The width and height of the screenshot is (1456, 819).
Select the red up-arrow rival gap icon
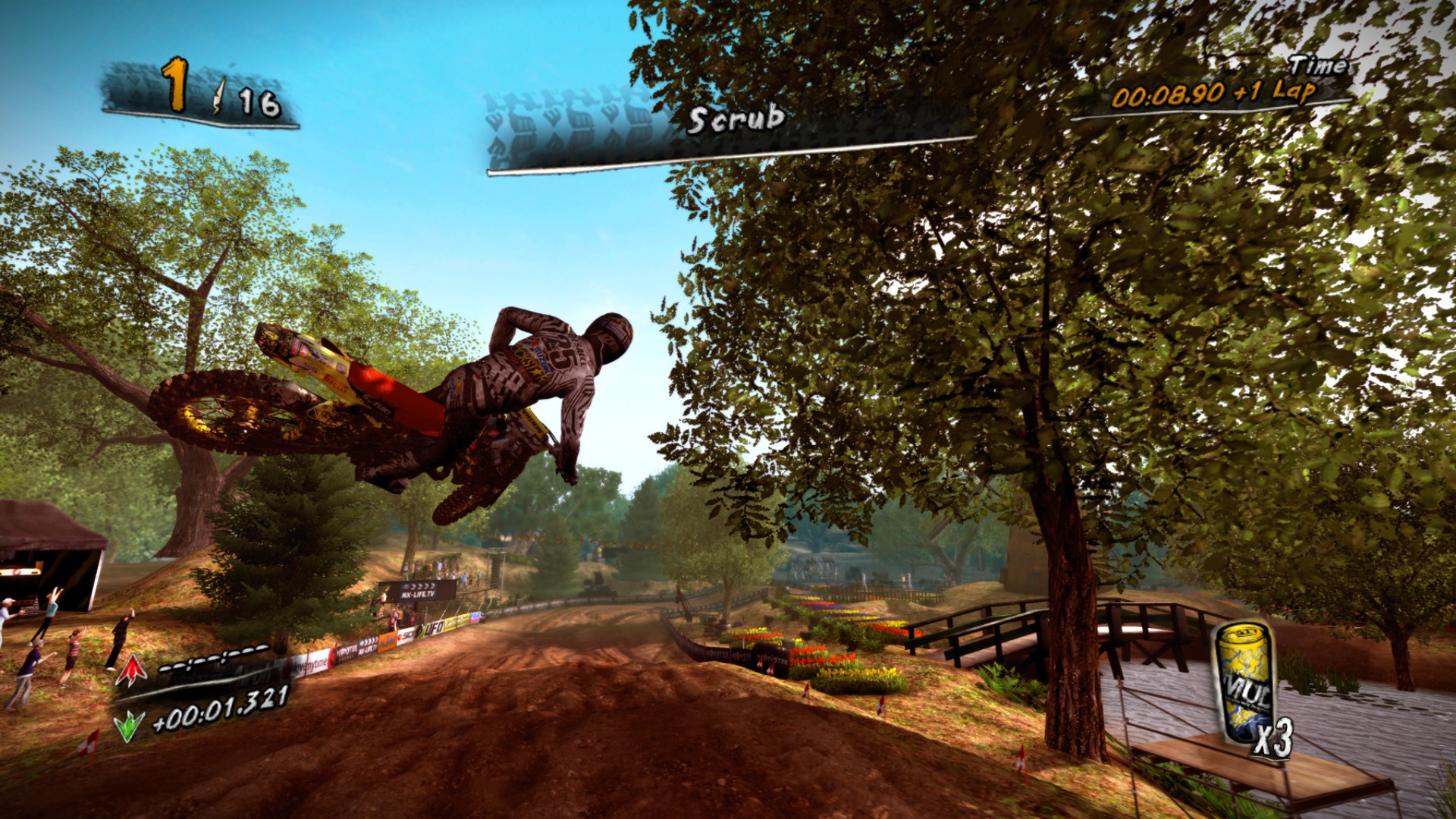(130, 670)
